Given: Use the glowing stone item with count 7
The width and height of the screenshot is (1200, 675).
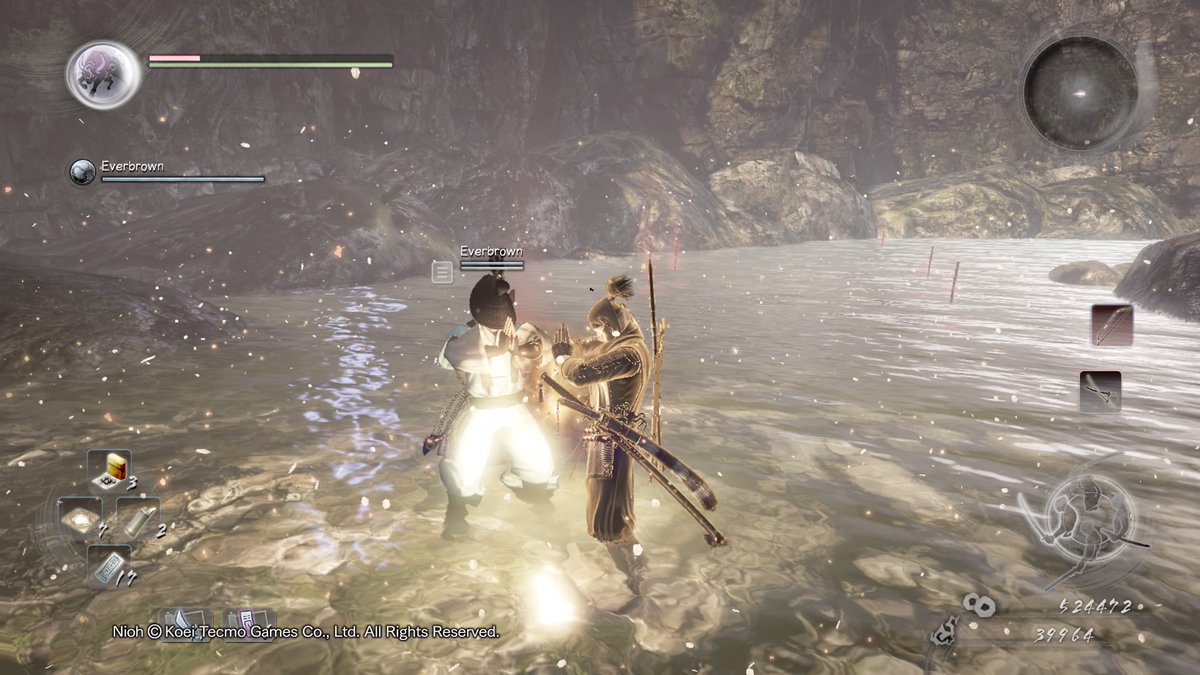Looking at the screenshot, I should tap(78, 516).
